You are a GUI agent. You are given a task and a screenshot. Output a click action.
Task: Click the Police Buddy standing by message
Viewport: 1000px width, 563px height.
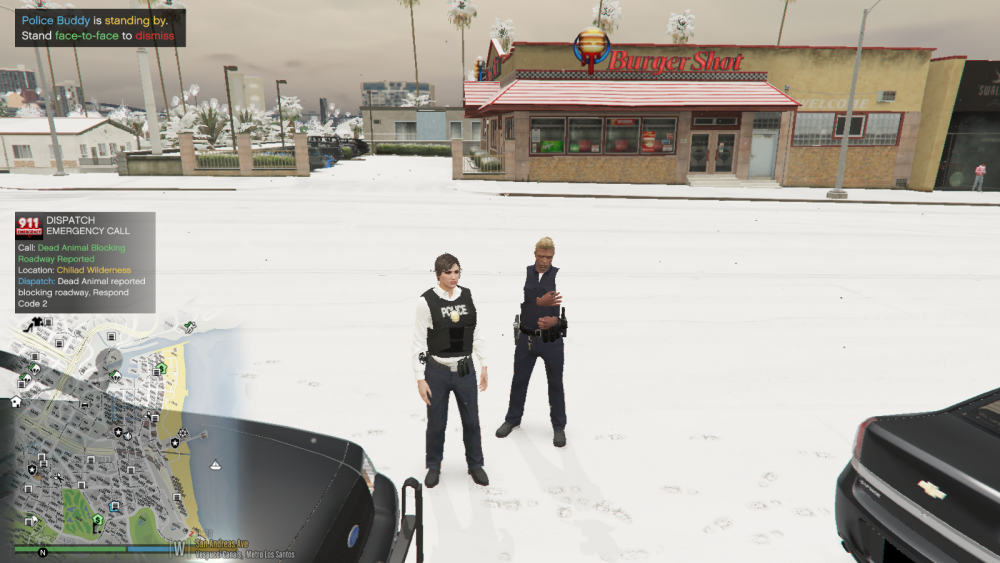click(x=98, y=28)
